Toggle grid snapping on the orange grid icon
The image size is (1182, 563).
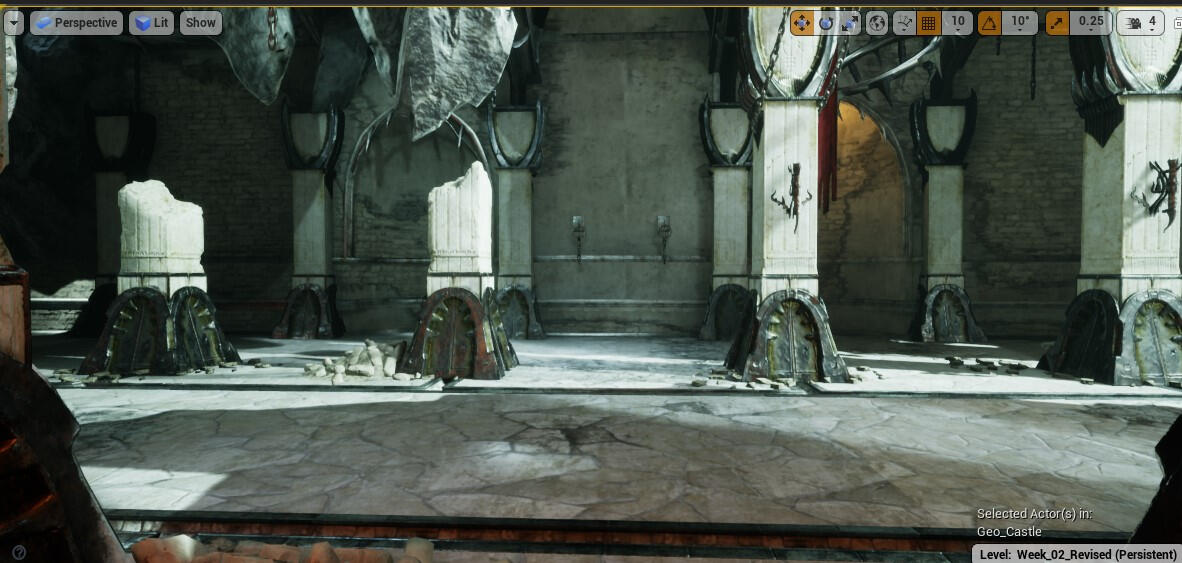(x=929, y=22)
